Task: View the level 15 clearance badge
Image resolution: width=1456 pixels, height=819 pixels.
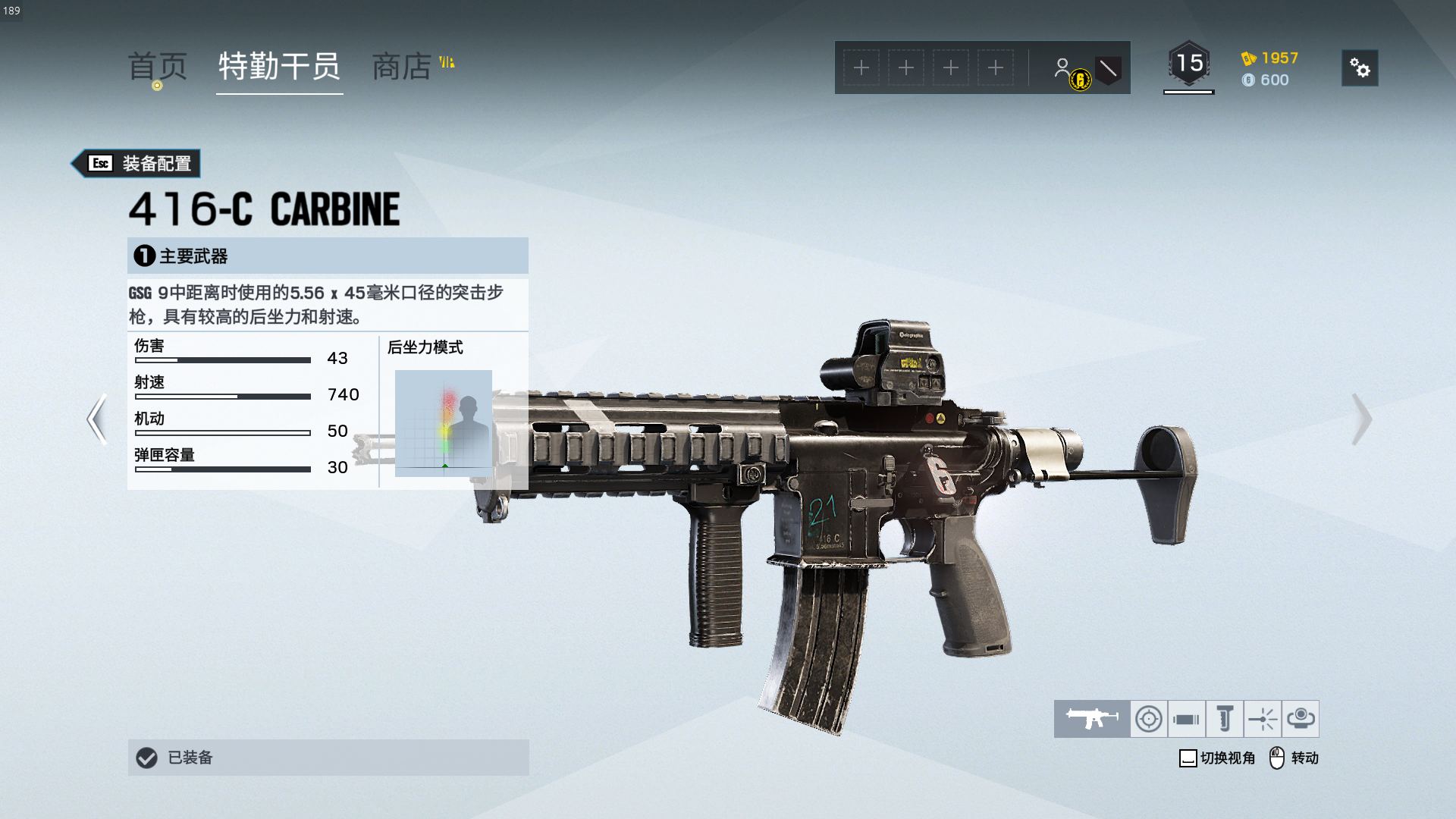Action: pyautogui.click(x=1188, y=64)
